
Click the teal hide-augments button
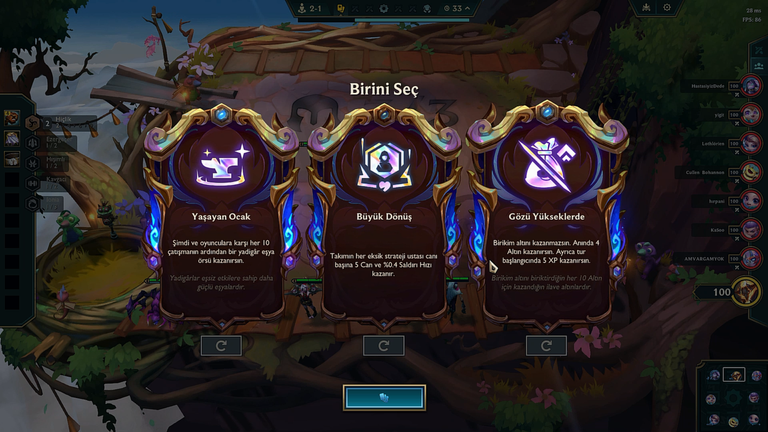[x=384, y=397]
